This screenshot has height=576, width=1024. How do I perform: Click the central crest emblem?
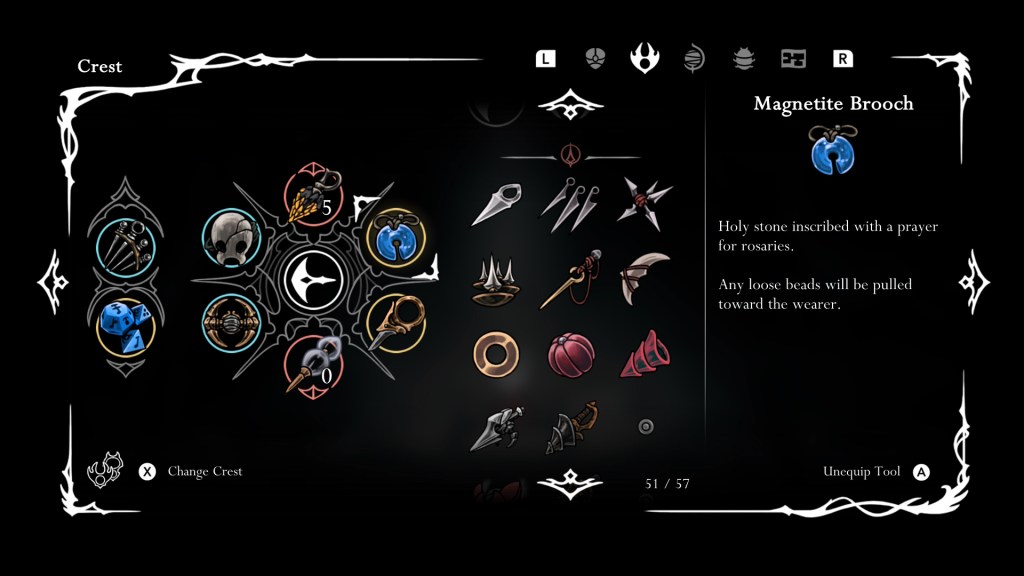314,281
